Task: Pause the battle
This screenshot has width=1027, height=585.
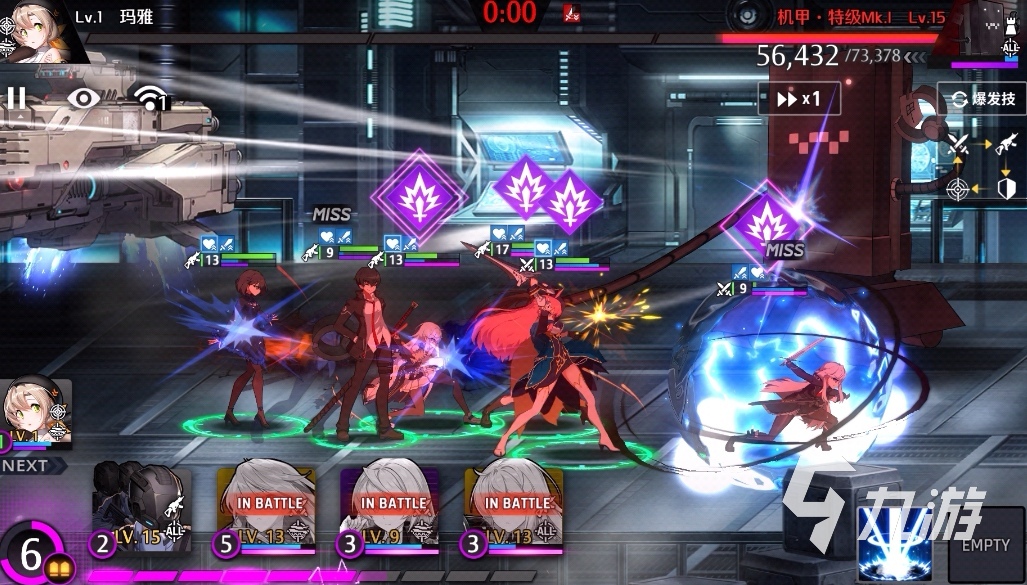Action: click(x=17, y=97)
